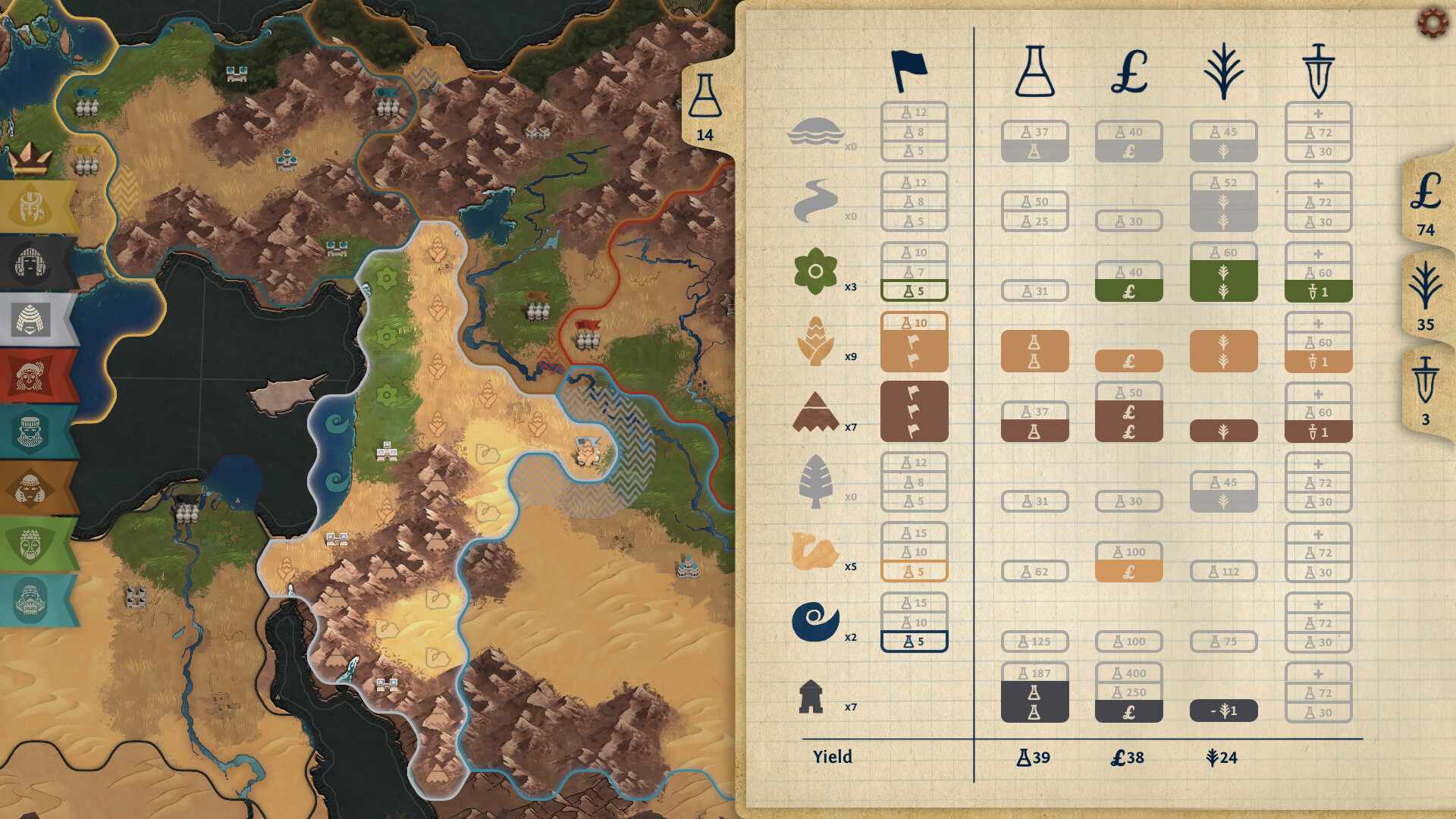The height and width of the screenshot is (819, 1456).
Task: Click the flower terrain icon
Action: 817,270
